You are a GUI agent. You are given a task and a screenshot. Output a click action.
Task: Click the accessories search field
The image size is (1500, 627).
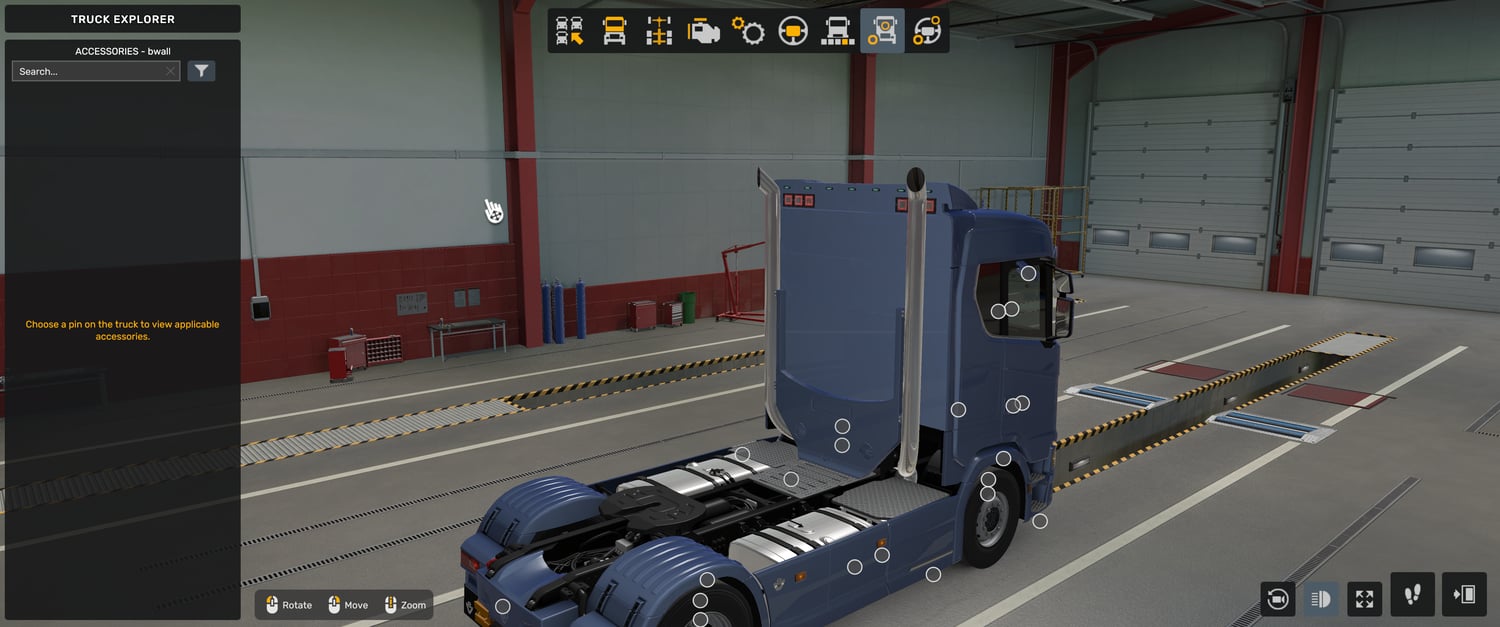pos(88,72)
